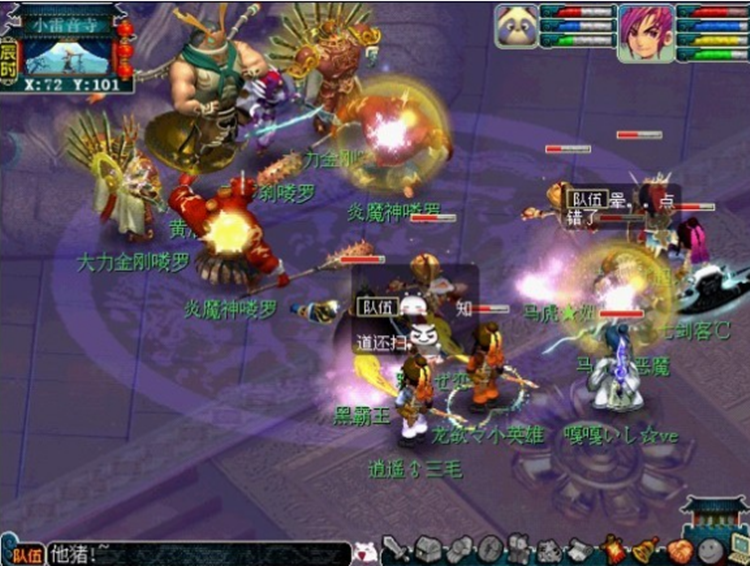Open the paper scroll icon
The image size is (750, 566).
click(581, 549)
